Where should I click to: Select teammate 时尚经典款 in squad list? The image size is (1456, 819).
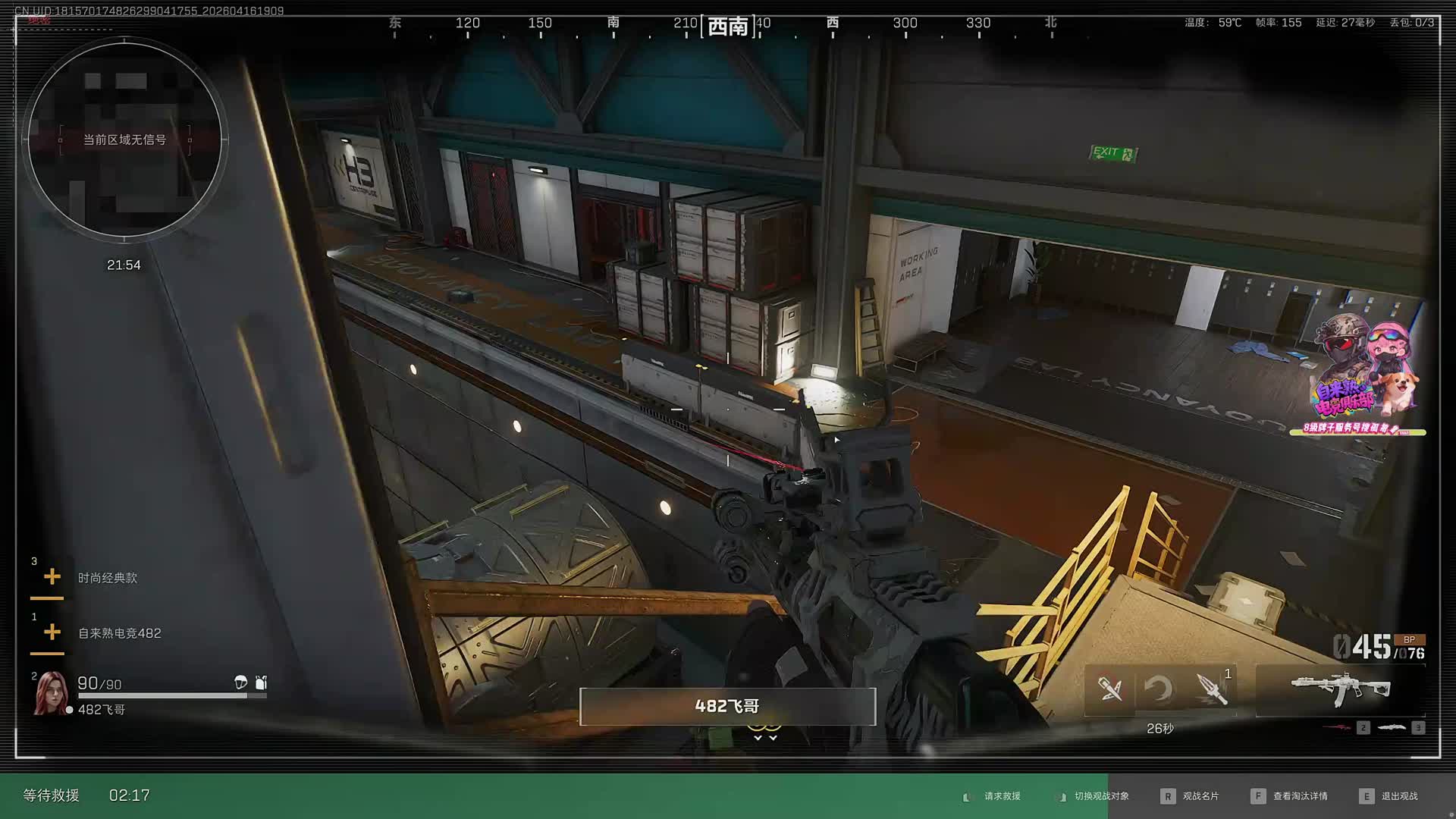pyautogui.click(x=107, y=578)
